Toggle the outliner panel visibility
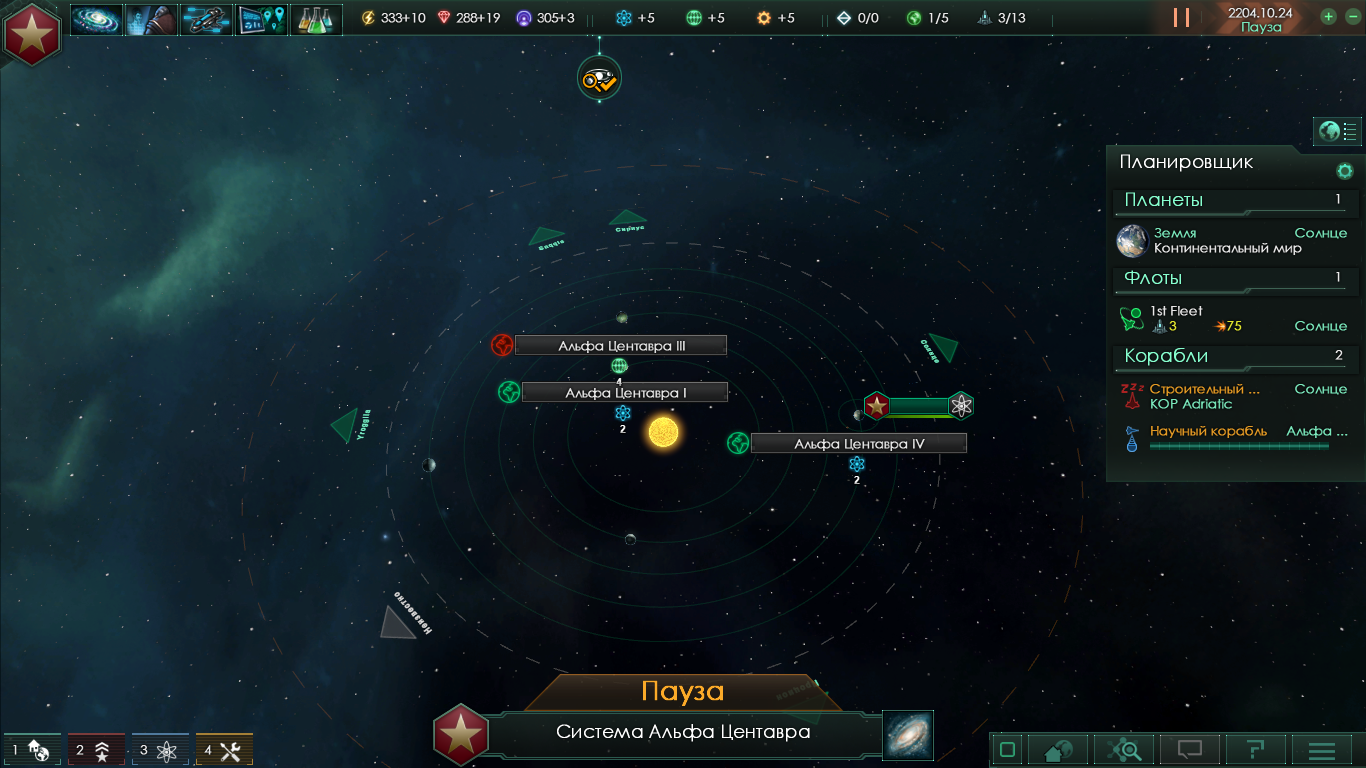The image size is (1366, 768). pos(1337,131)
